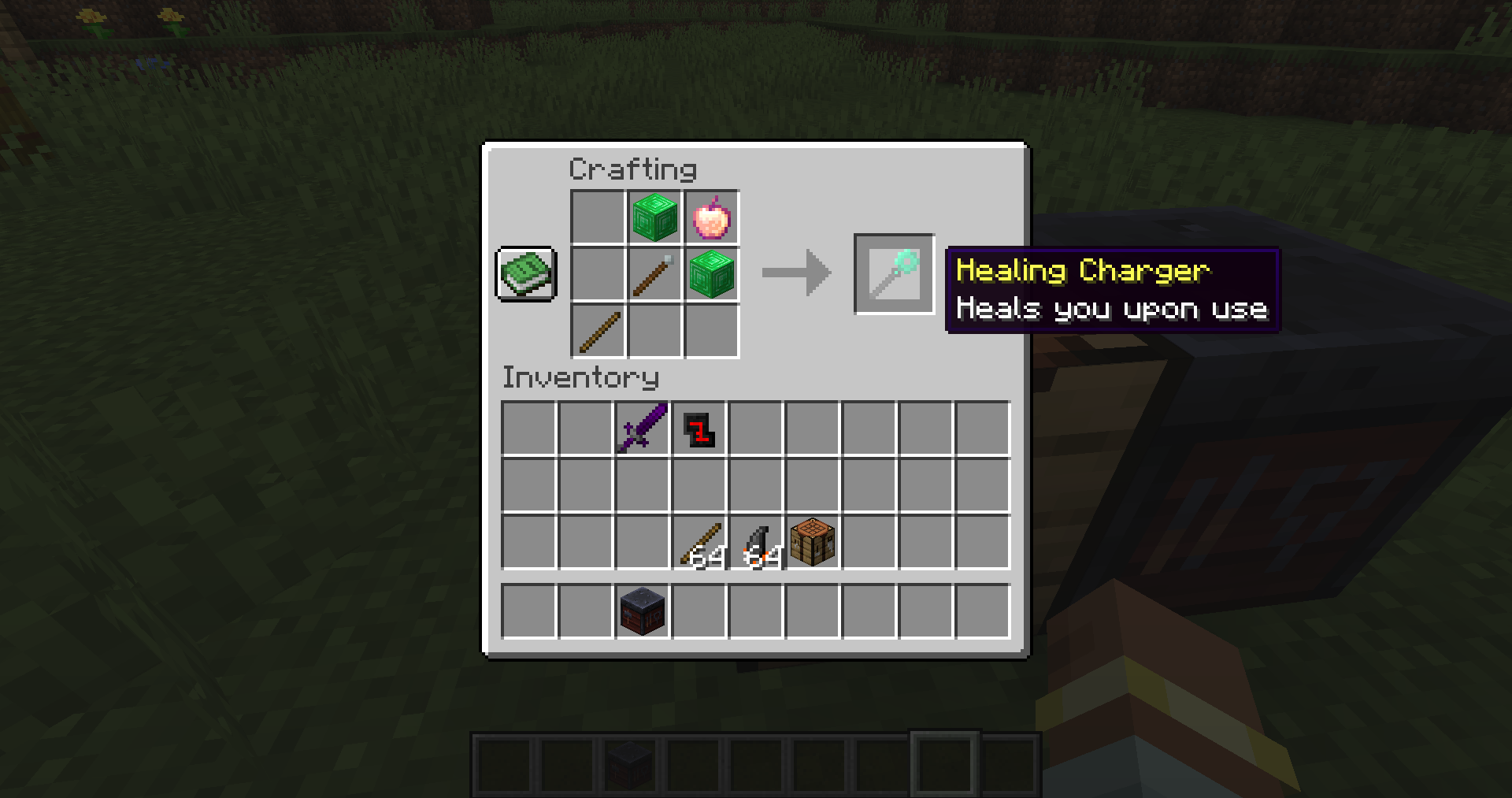Click the Crafting heading label
The image size is (1512, 798).
pyautogui.click(x=632, y=167)
